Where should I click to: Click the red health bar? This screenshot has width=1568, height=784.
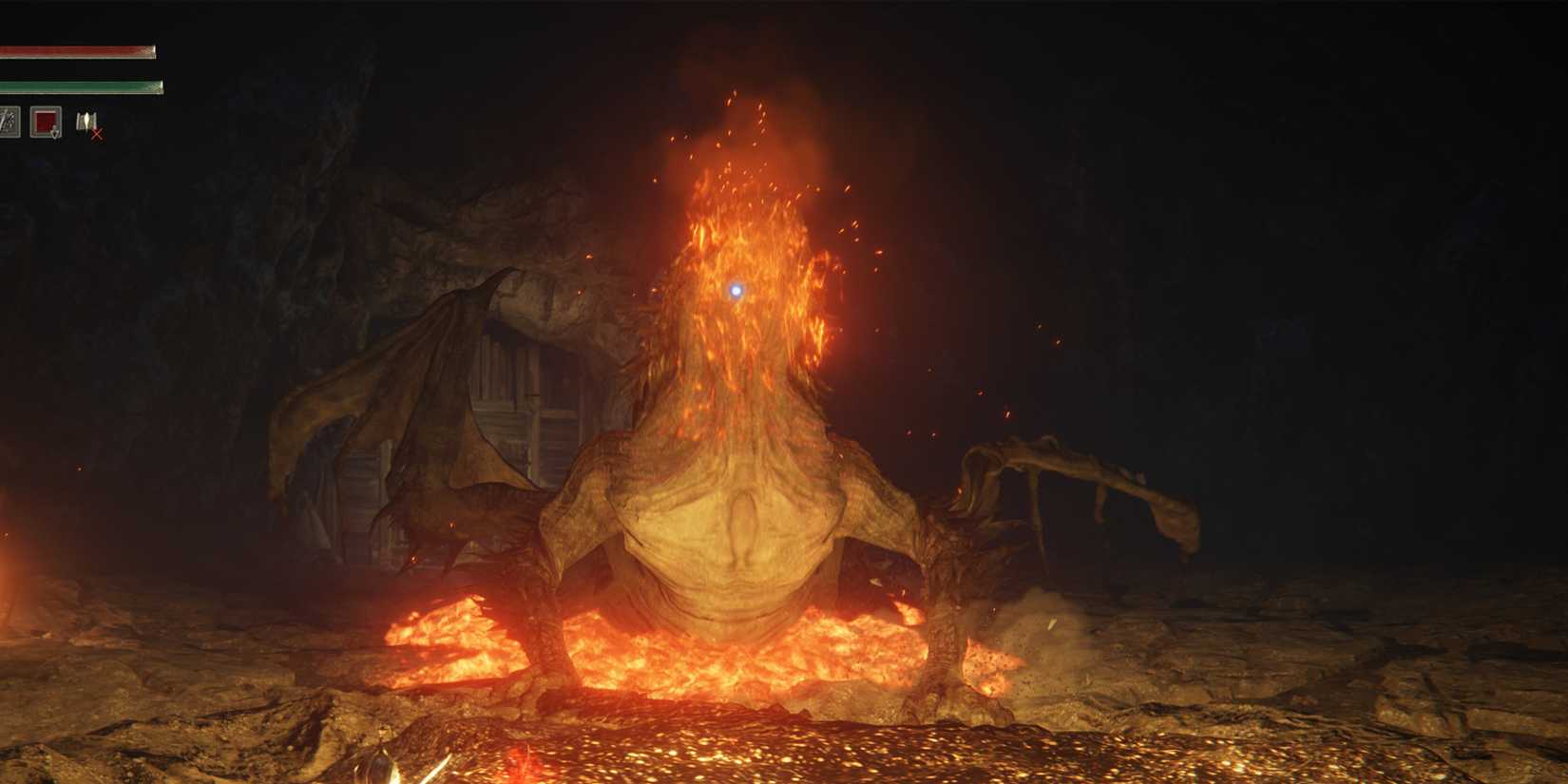click(76, 48)
